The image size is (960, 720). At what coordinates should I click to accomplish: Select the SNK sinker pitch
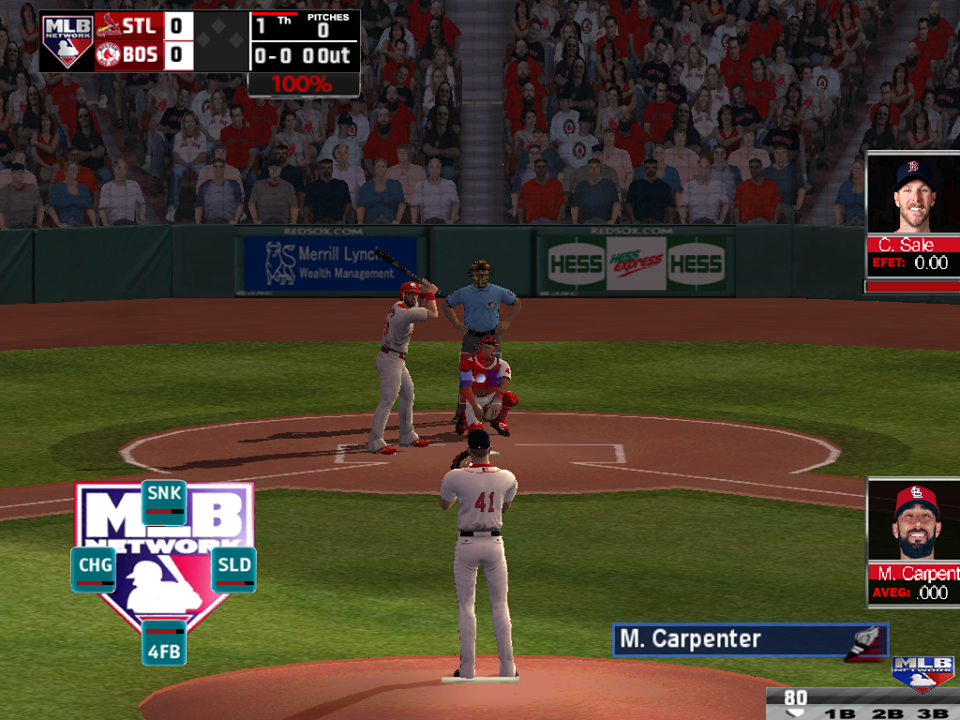click(x=163, y=502)
